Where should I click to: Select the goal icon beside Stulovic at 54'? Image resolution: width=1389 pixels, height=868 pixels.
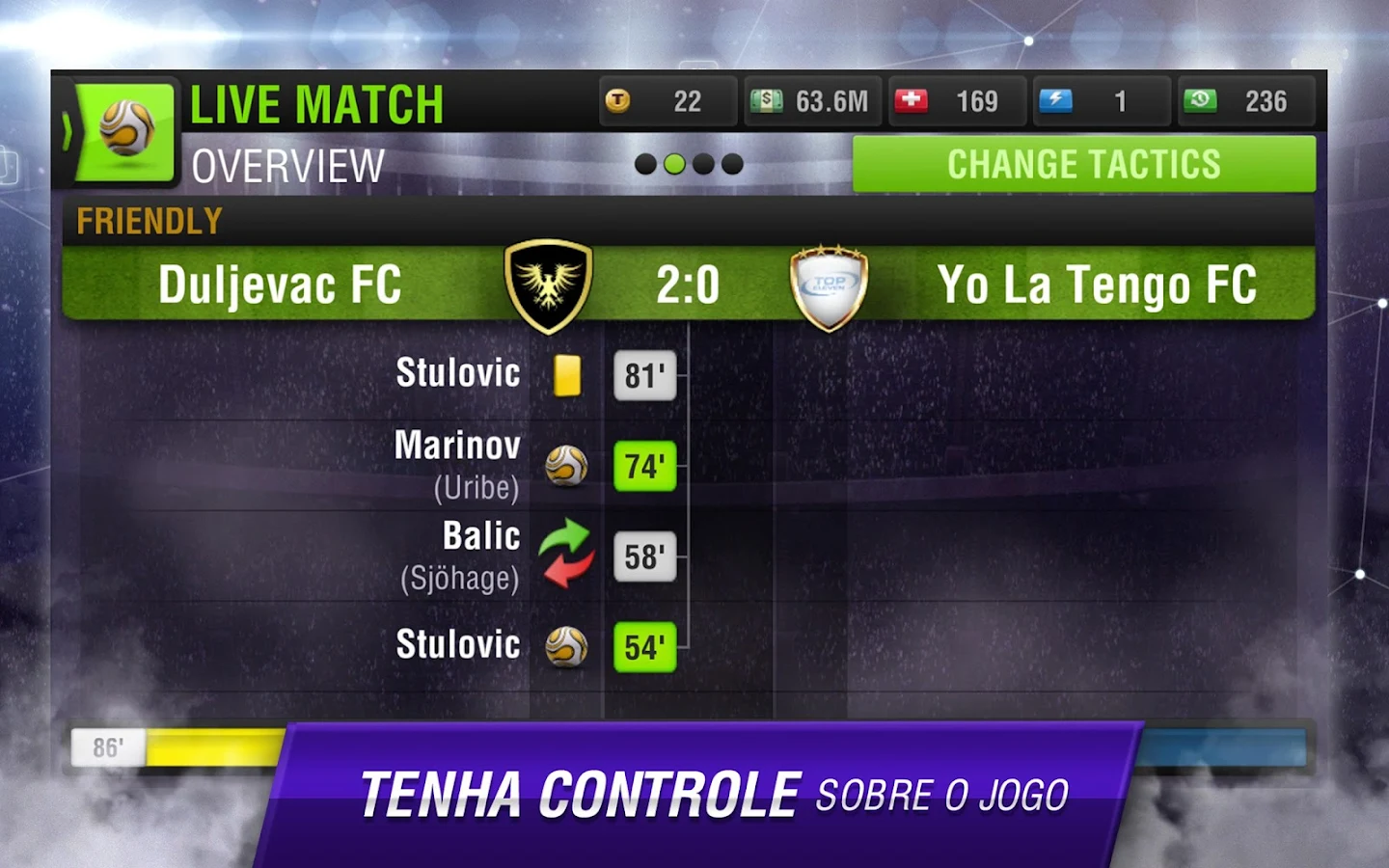[x=566, y=646]
